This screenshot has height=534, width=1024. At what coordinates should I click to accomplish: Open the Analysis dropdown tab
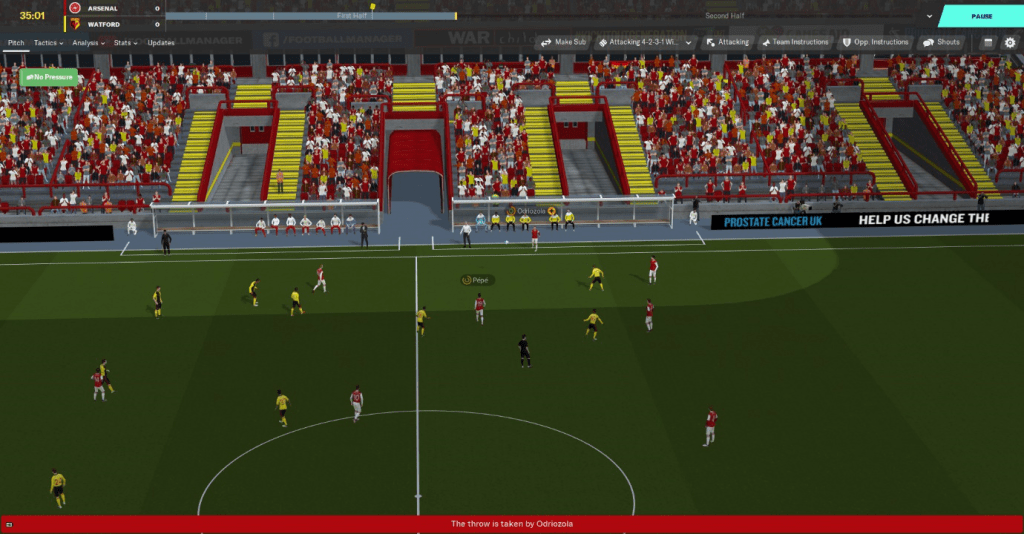click(88, 43)
